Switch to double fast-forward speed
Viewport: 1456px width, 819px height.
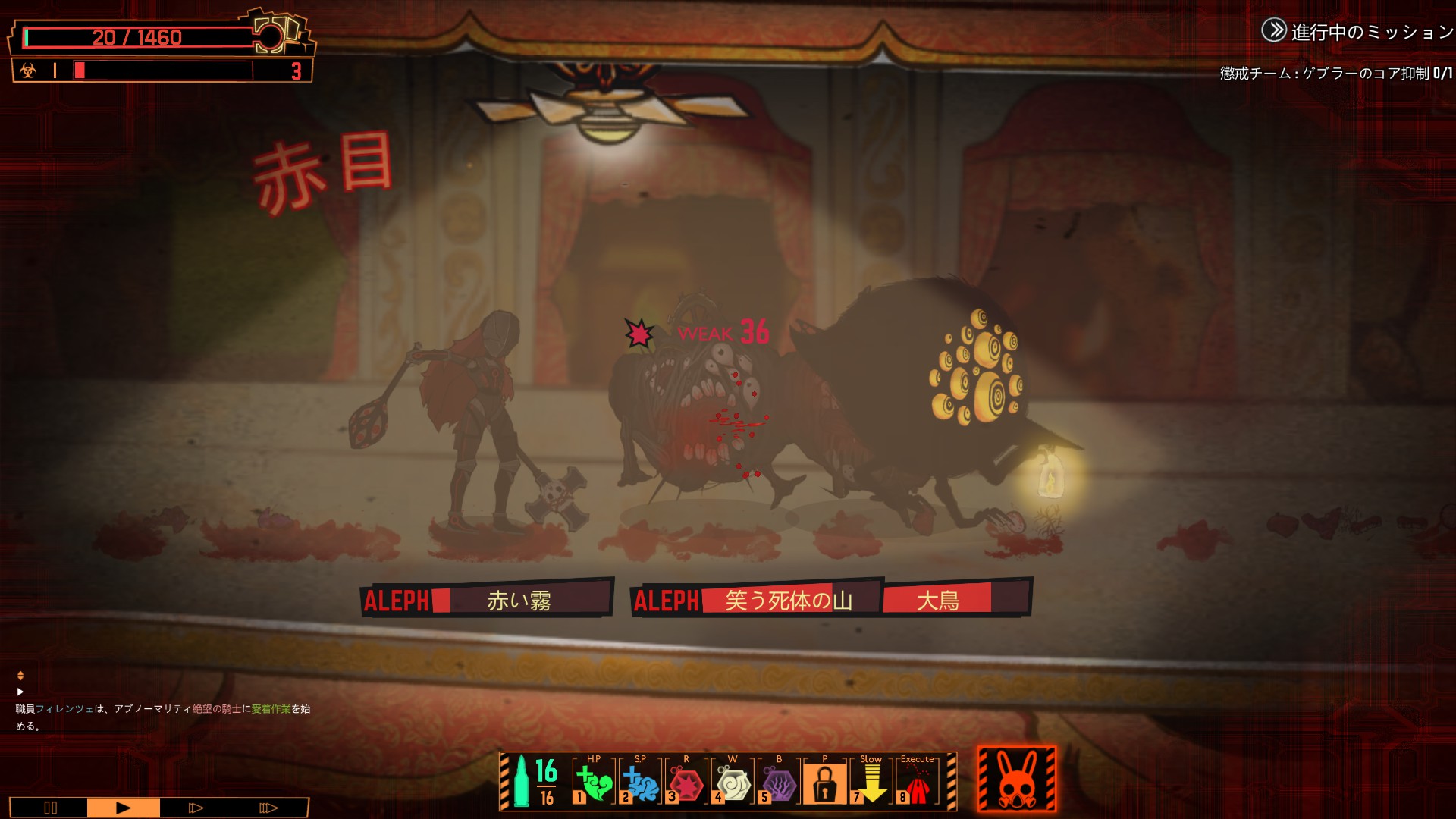point(196,808)
